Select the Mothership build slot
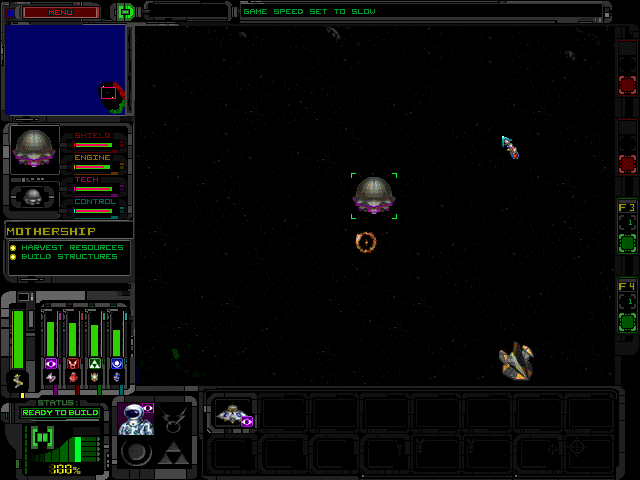This screenshot has width=640, height=480. coord(233,413)
